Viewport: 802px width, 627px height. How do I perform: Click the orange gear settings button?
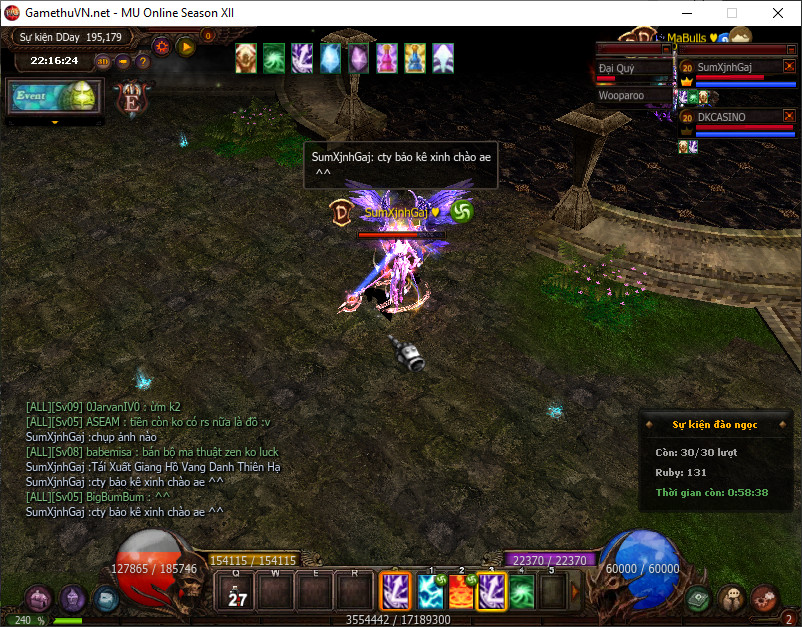161,45
